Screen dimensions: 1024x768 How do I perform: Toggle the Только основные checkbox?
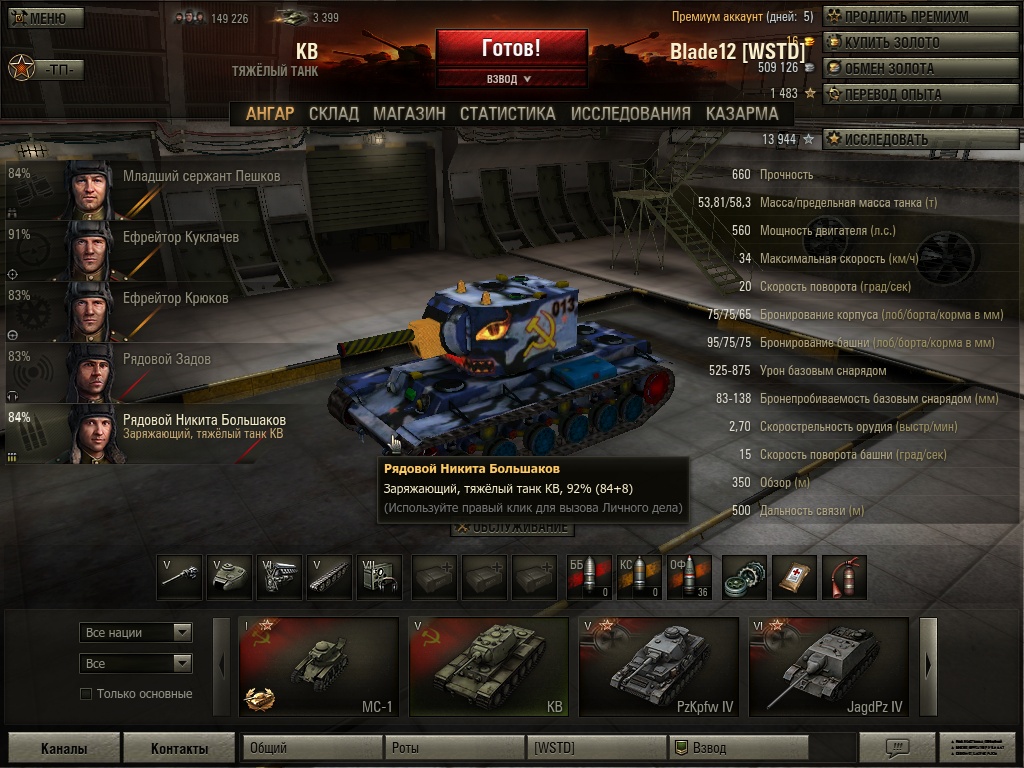[x=86, y=694]
